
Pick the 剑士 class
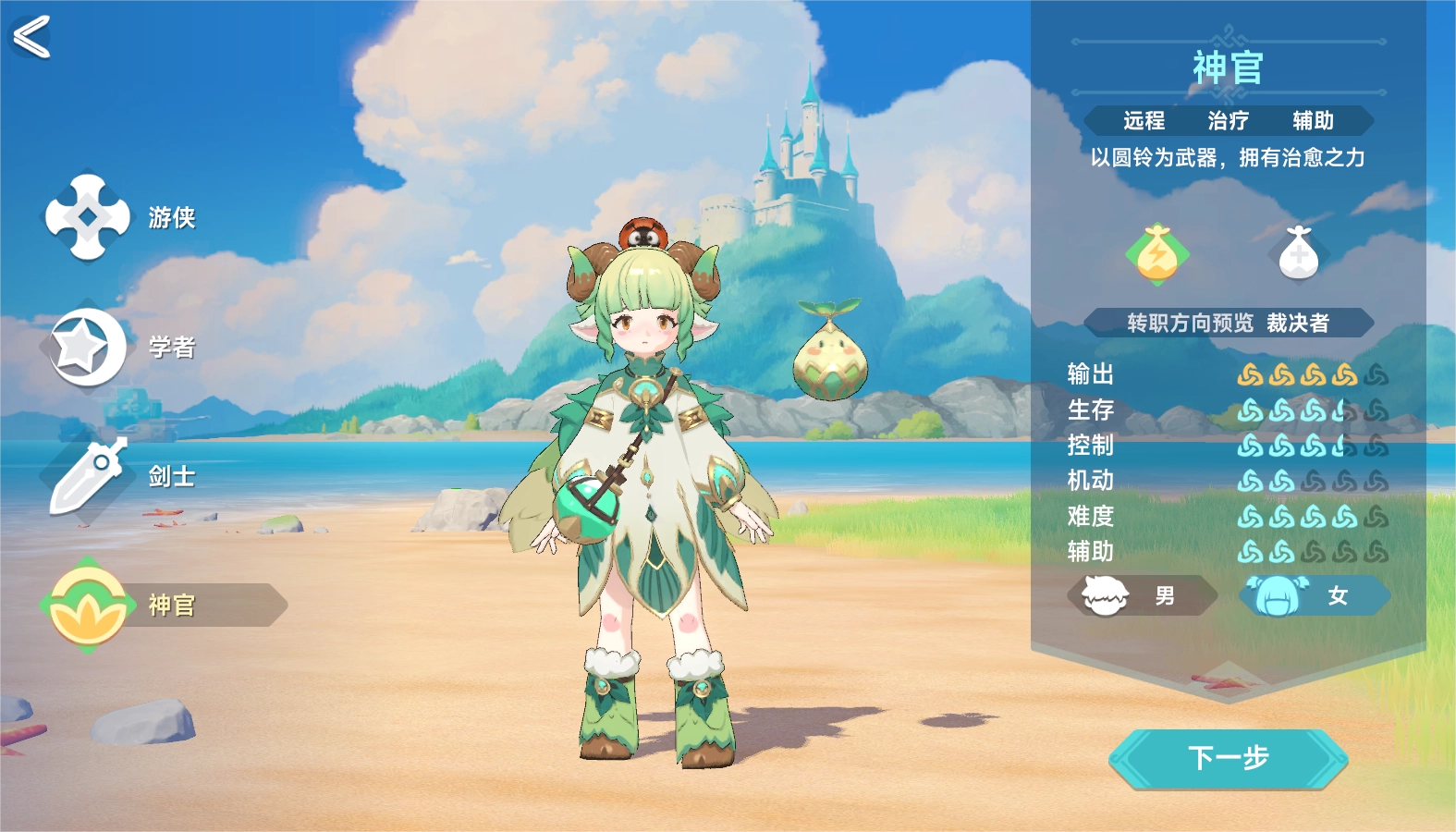click(x=89, y=476)
